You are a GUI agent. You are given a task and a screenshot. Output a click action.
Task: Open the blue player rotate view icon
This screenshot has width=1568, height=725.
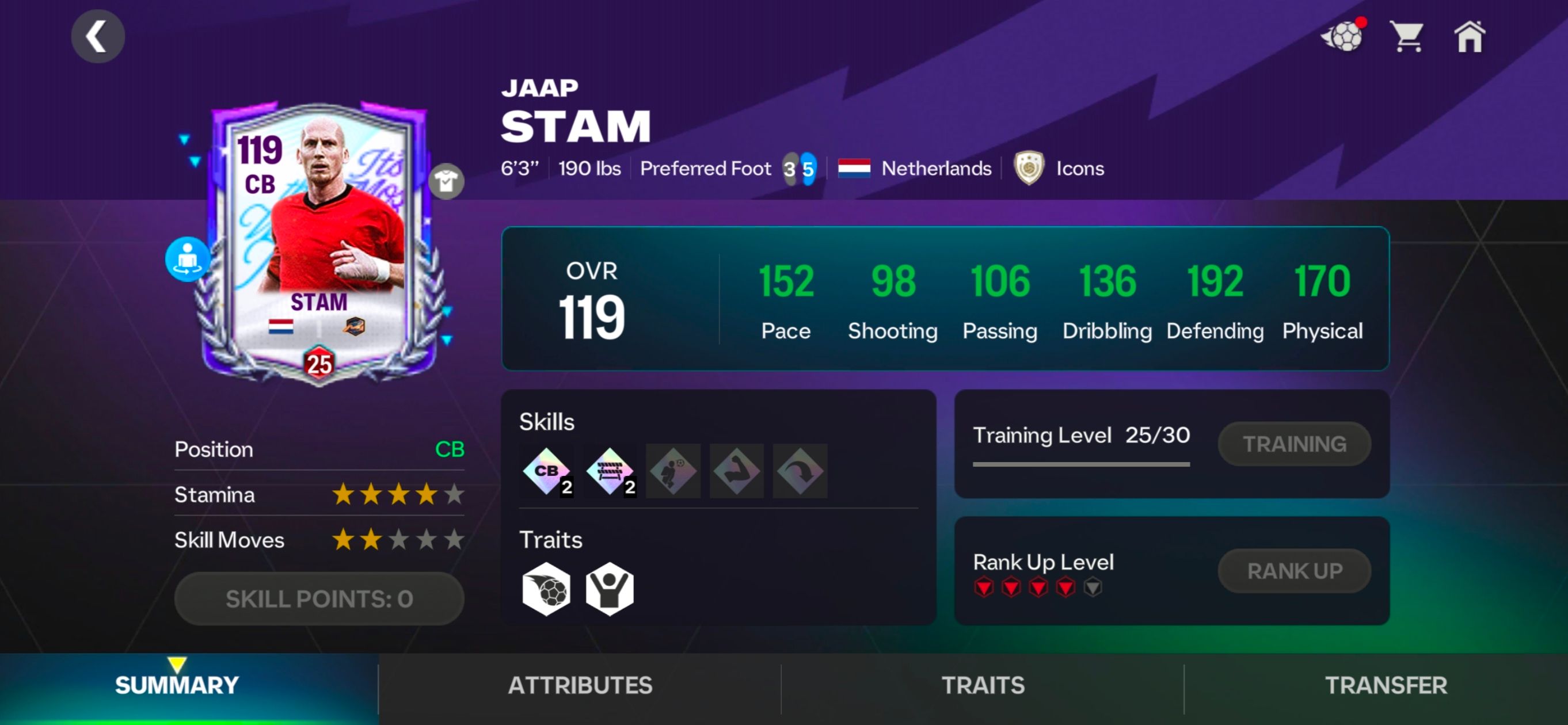[188, 259]
